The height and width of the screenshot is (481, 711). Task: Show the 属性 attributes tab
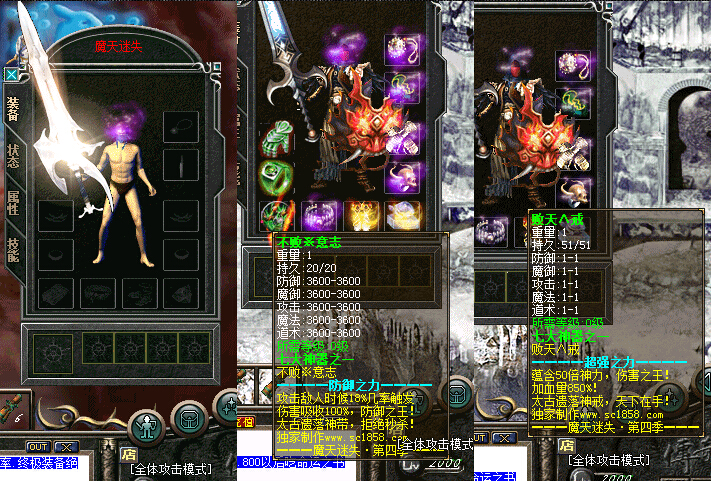click(13, 201)
